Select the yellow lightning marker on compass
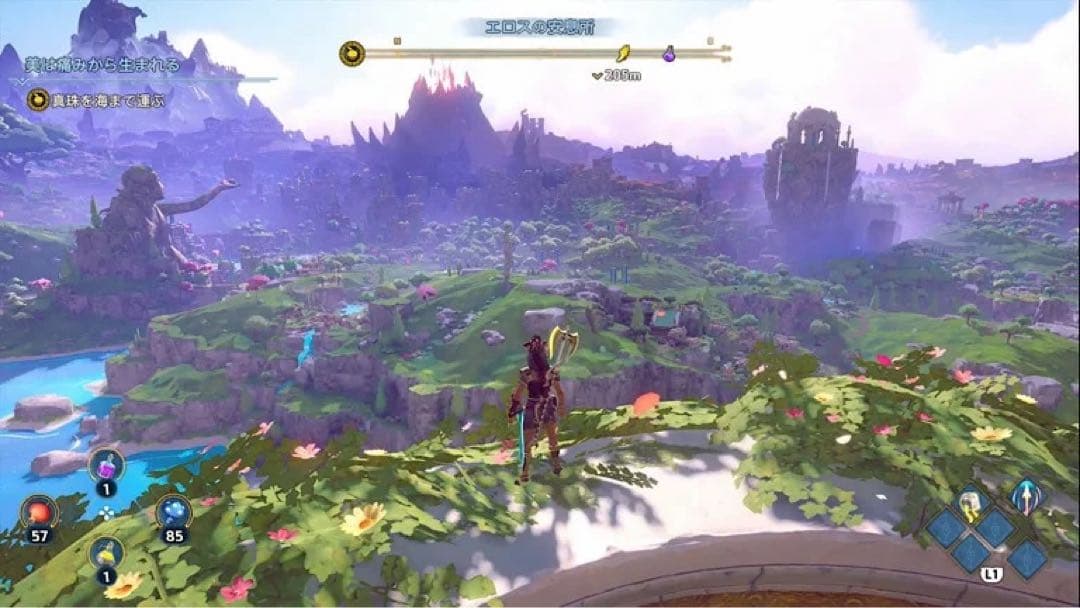Viewport: 1080px width, 608px height. point(623,53)
